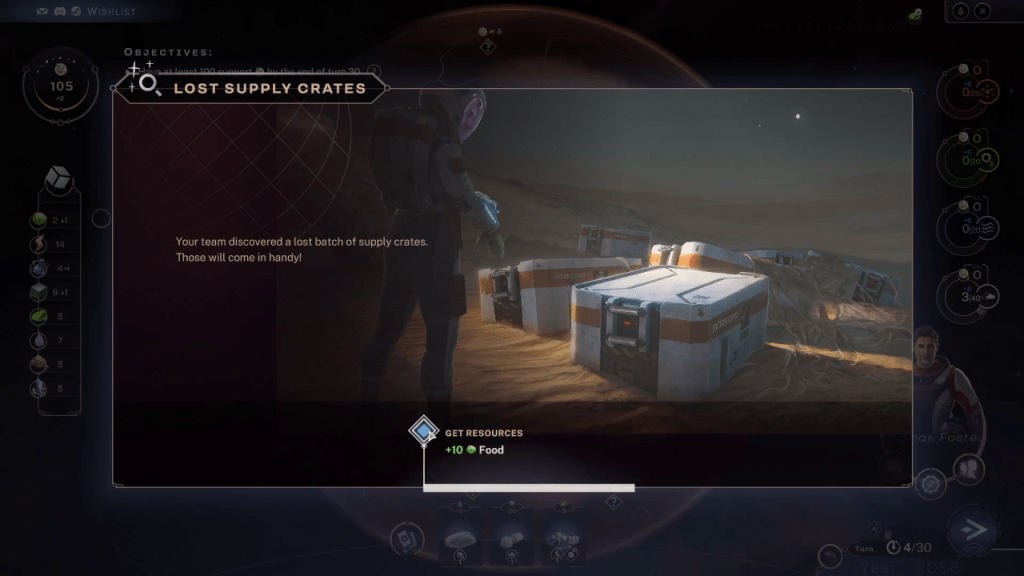End the turn with the arrow button
Image resolution: width=1024 pixels, height=576 pixels.
click(969, 529)
